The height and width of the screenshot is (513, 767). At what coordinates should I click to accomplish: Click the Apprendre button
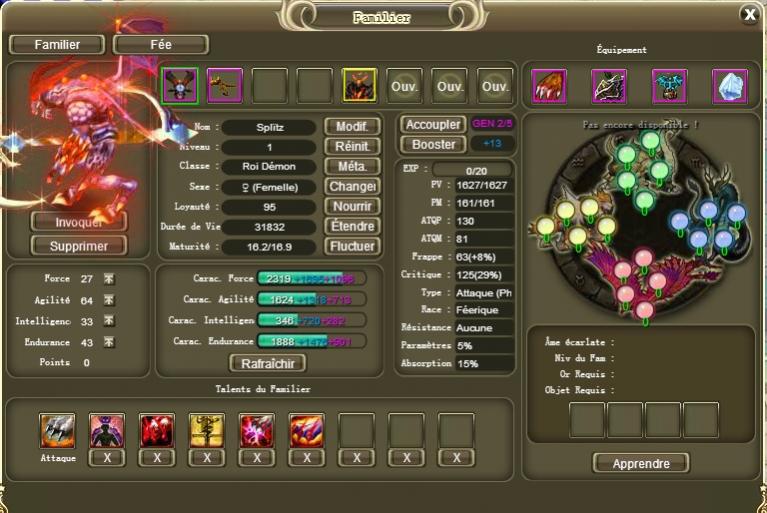[x=641, y=463]
